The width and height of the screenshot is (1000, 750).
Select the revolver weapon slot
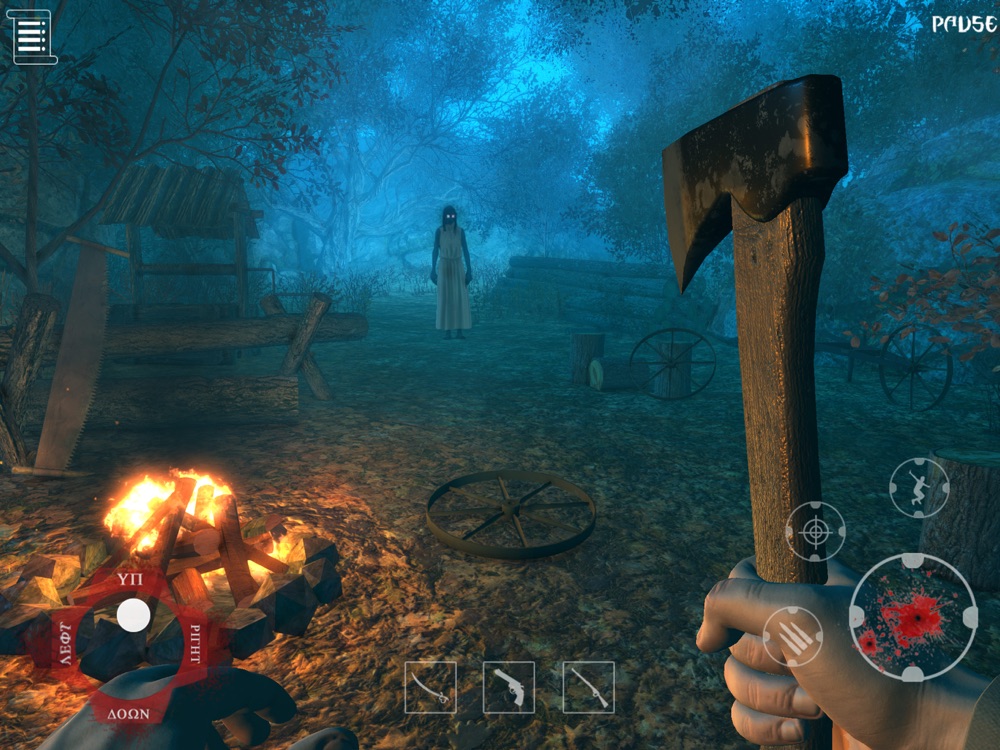(508, 687)
